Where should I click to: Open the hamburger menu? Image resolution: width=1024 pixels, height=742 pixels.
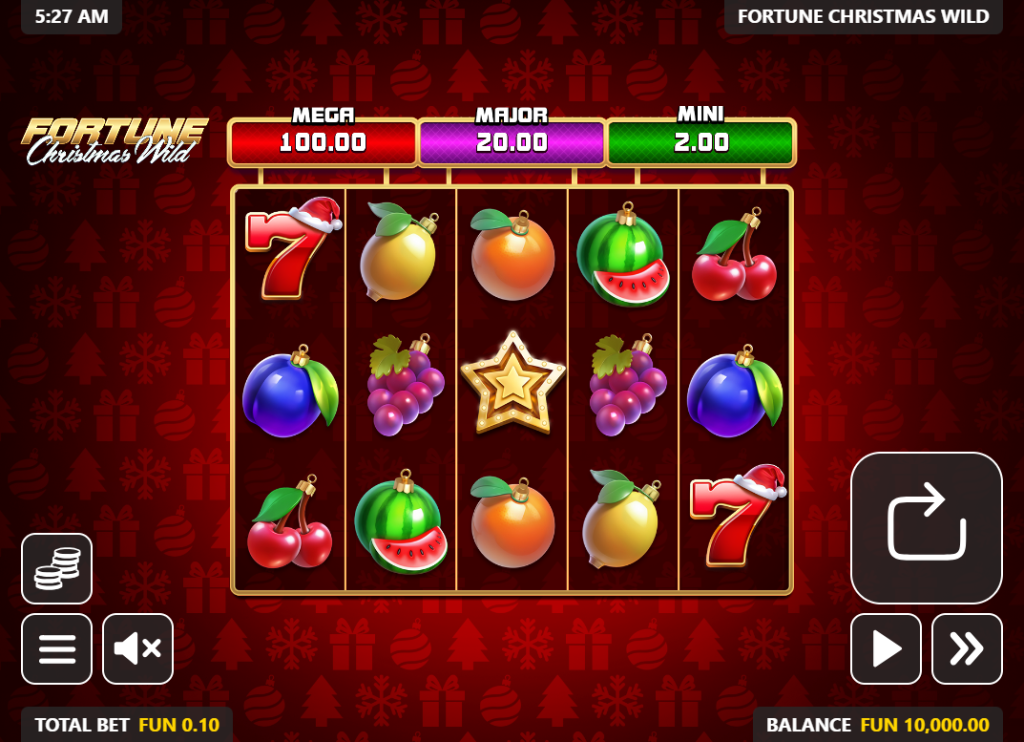pyautogui.click(x=57, y=649)
